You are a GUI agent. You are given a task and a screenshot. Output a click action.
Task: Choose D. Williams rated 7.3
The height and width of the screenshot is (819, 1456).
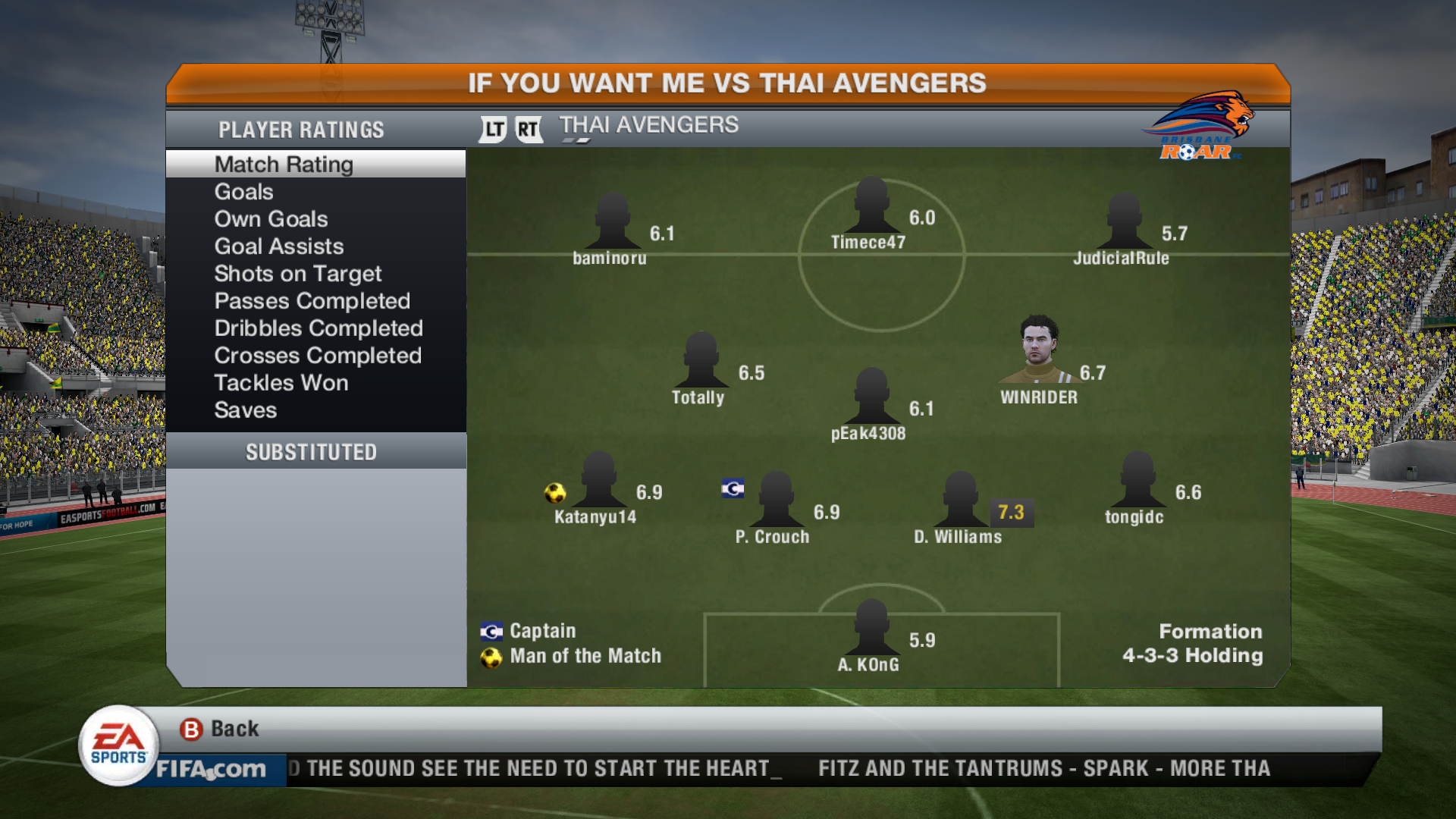[x=961, y=500]
